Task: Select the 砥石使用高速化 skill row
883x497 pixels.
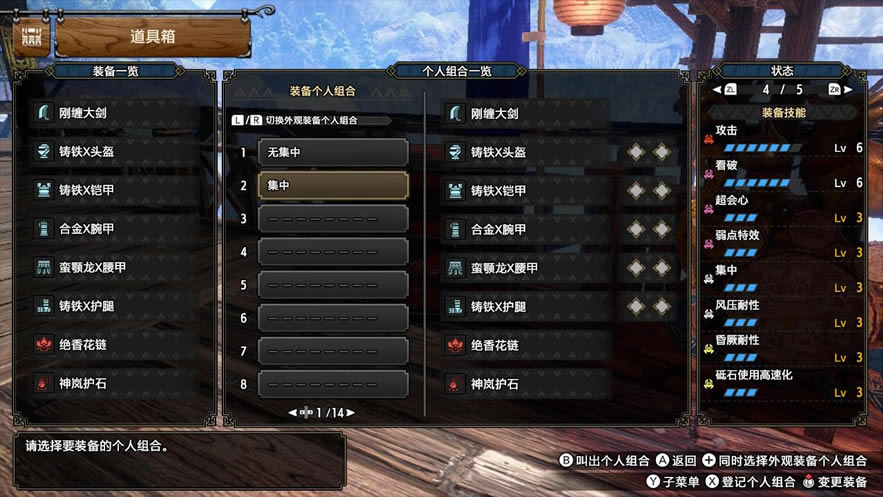Action: [x=782, y=383]
